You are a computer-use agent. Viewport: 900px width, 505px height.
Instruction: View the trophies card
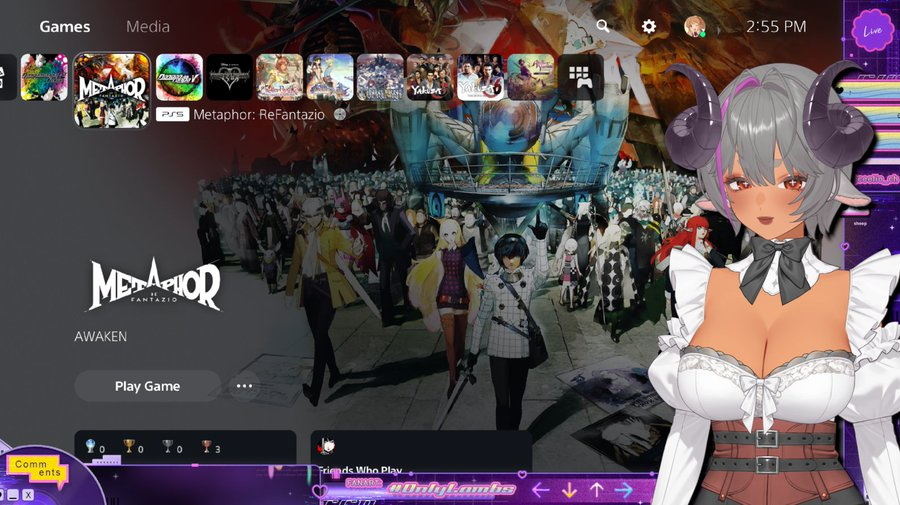185,447
